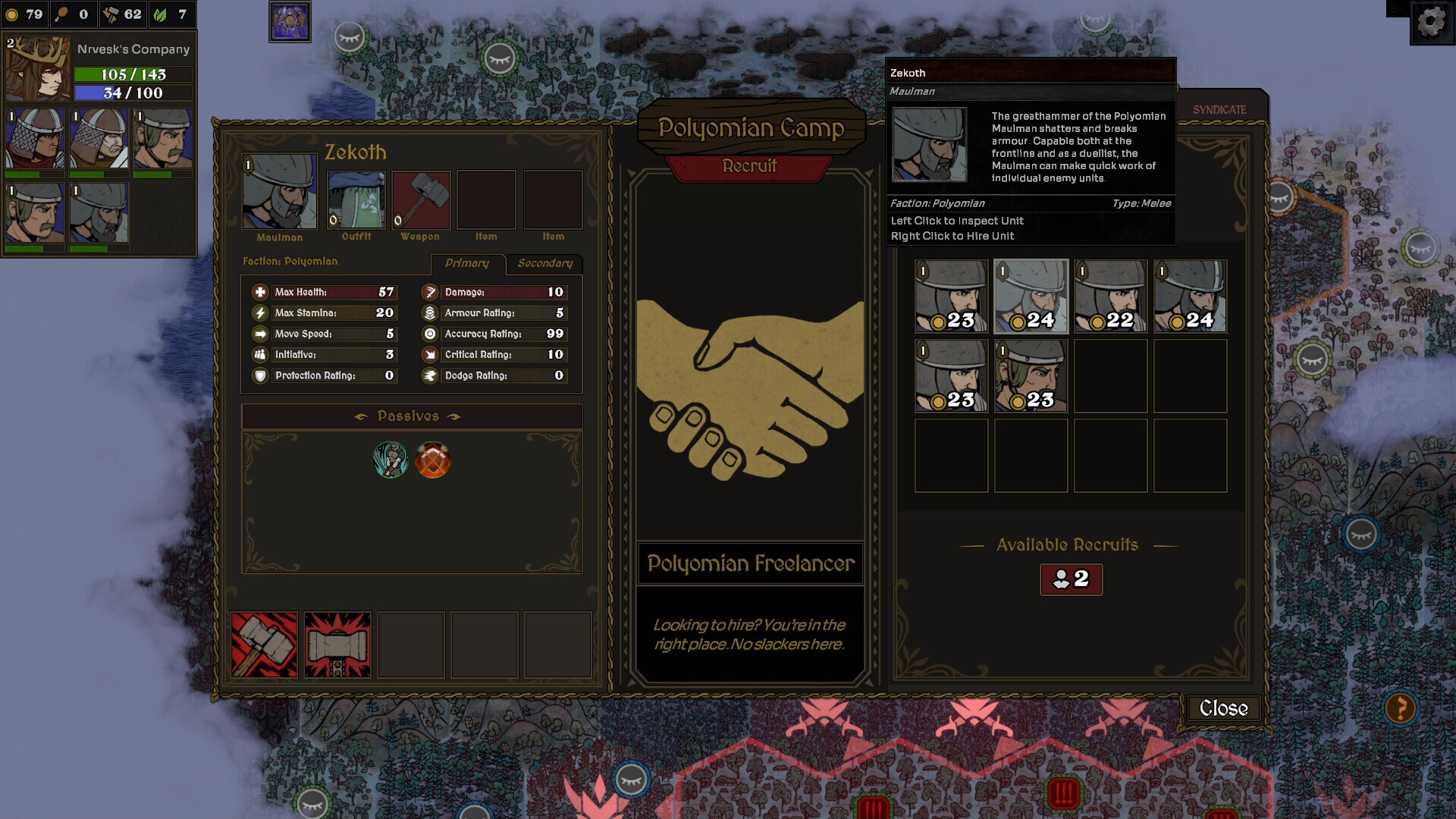The width and height of the screenshot is (1456, 819).
Task: Open the Syndicate tab
Action: [x=1221, y=108]
